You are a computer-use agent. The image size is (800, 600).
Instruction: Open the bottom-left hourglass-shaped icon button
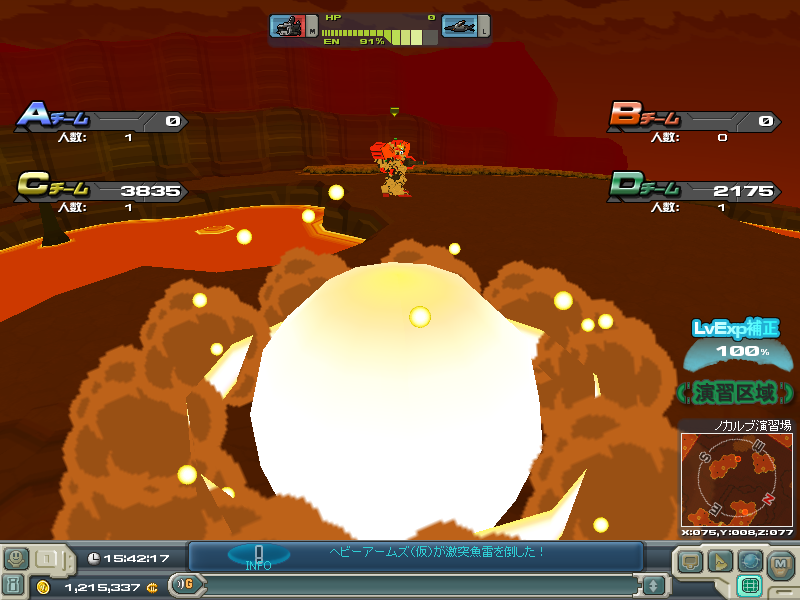tap(14, 585)
